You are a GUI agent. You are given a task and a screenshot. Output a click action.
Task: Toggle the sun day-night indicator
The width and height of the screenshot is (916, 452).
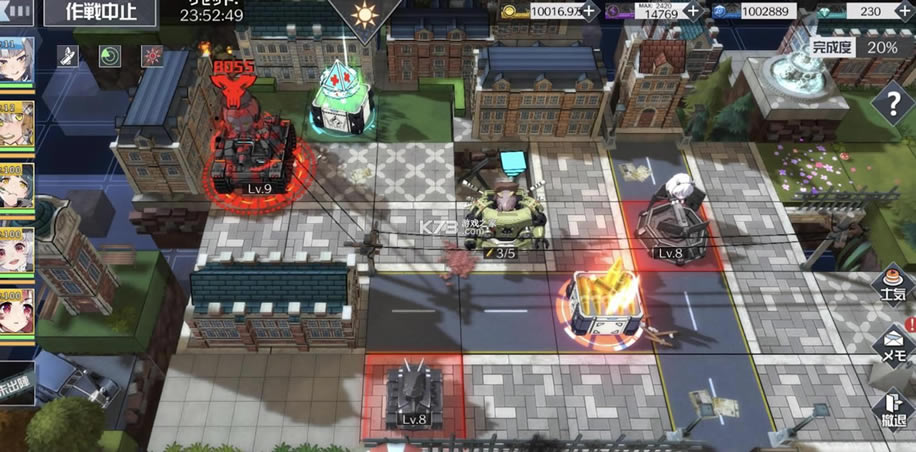(364, 16)
